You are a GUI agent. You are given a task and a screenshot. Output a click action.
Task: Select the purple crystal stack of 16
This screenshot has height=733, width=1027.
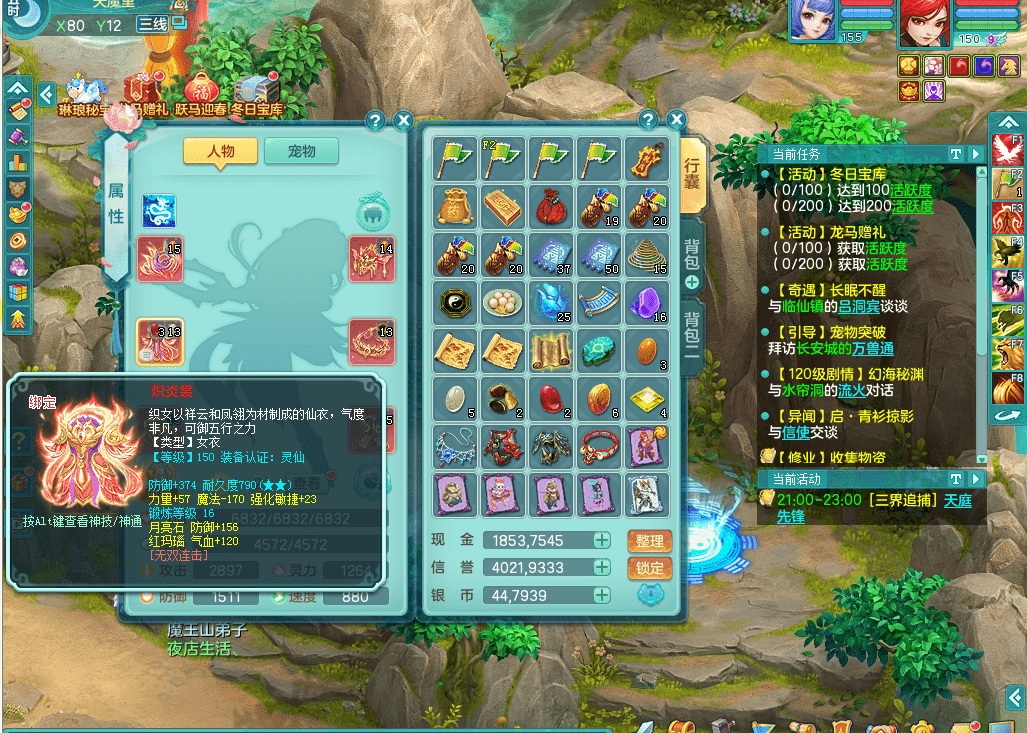[646, 303]
